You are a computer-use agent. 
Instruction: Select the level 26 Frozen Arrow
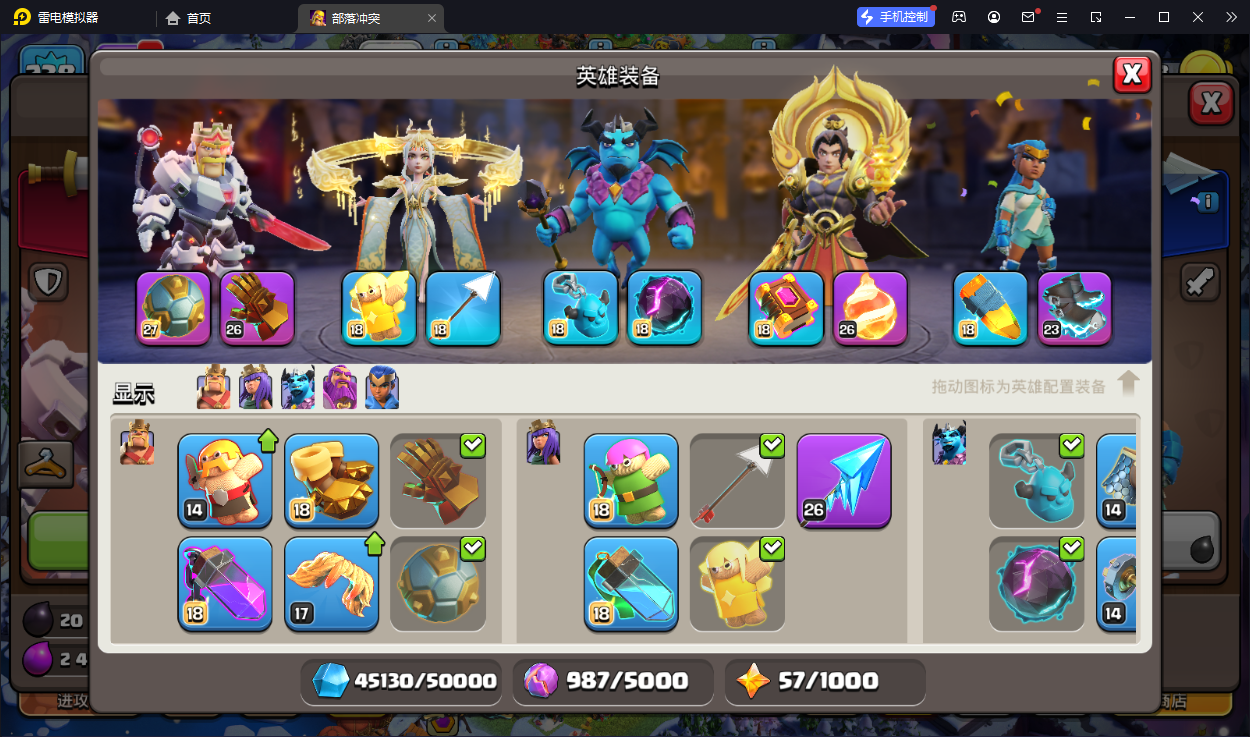click(843, 480)
